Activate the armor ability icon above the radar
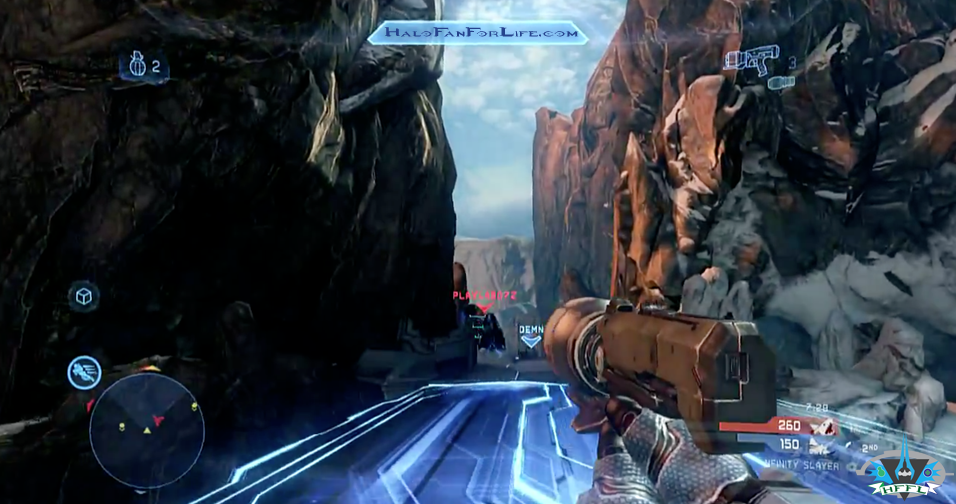The width and height of the screenshot is (956, 504). (84, 372)
